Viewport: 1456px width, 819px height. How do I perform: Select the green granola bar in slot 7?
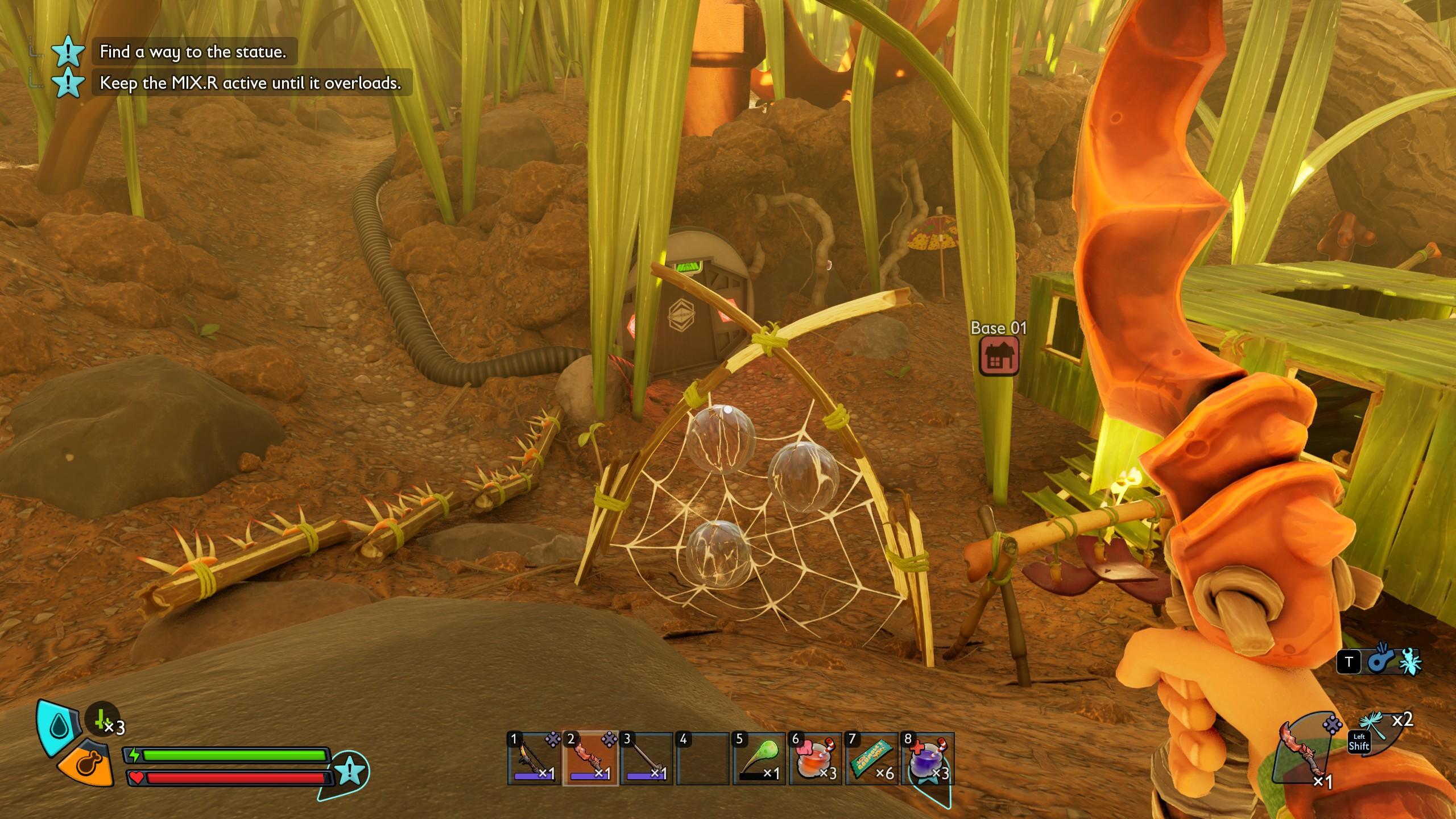(871, 759)
